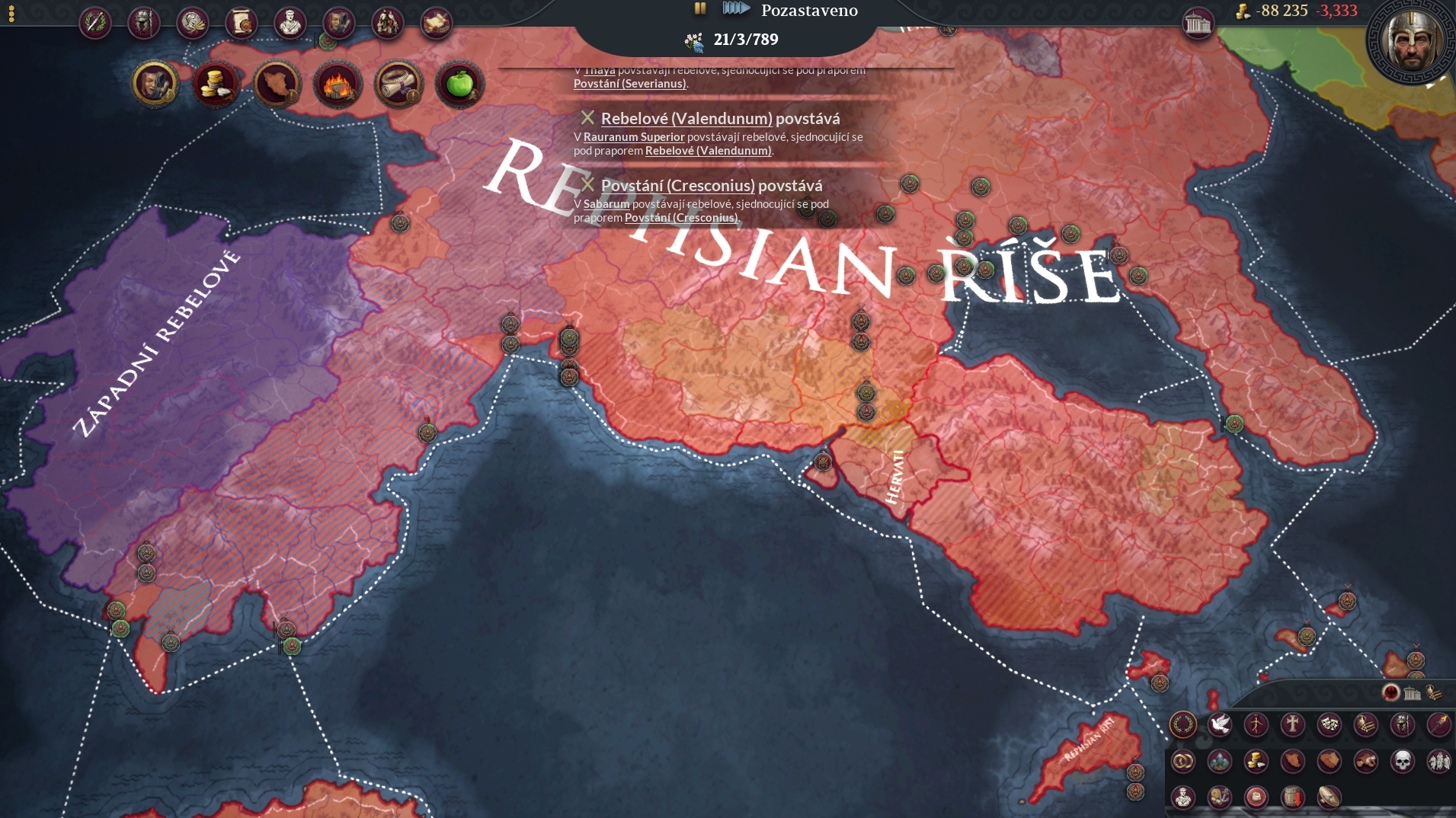Click the gold coin stack alert
The image size is (1456, 818).
[x=216, y=84]
